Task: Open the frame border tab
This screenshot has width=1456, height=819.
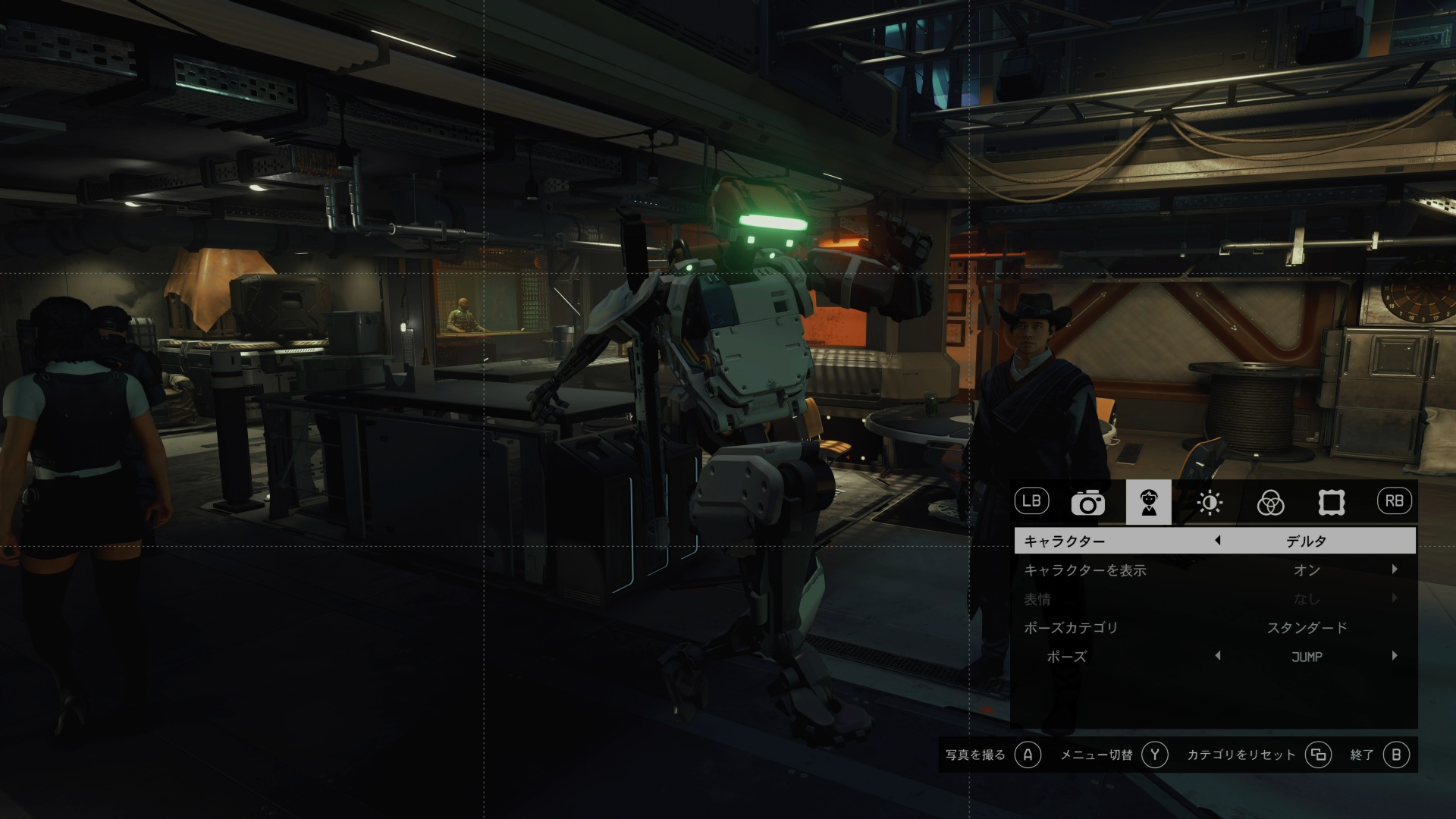Action: 1331,503
